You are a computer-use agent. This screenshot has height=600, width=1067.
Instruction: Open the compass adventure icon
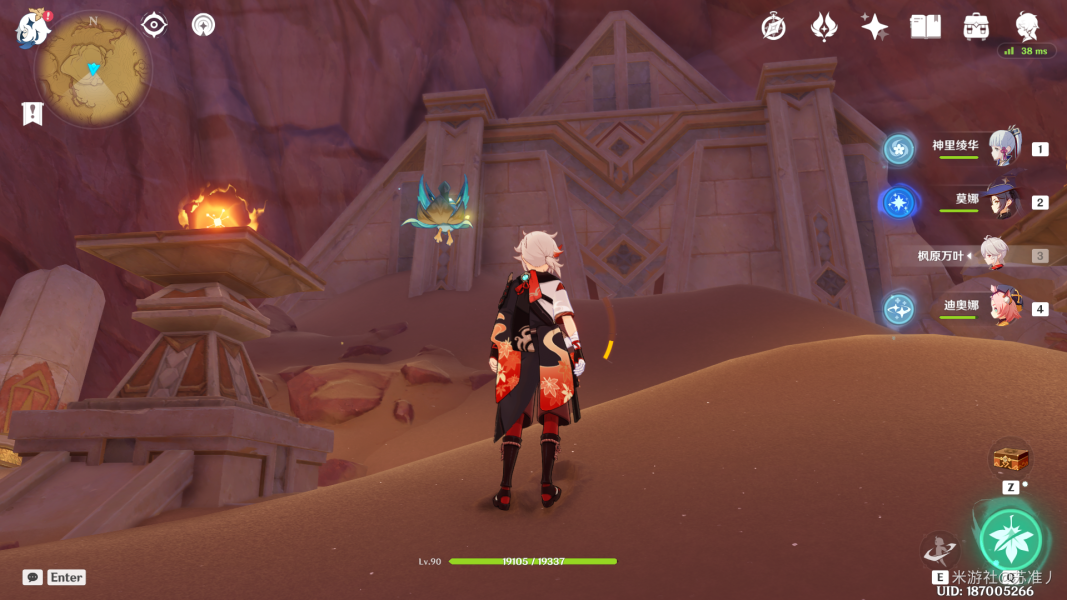pyautogui.click(x=773, y=27)
